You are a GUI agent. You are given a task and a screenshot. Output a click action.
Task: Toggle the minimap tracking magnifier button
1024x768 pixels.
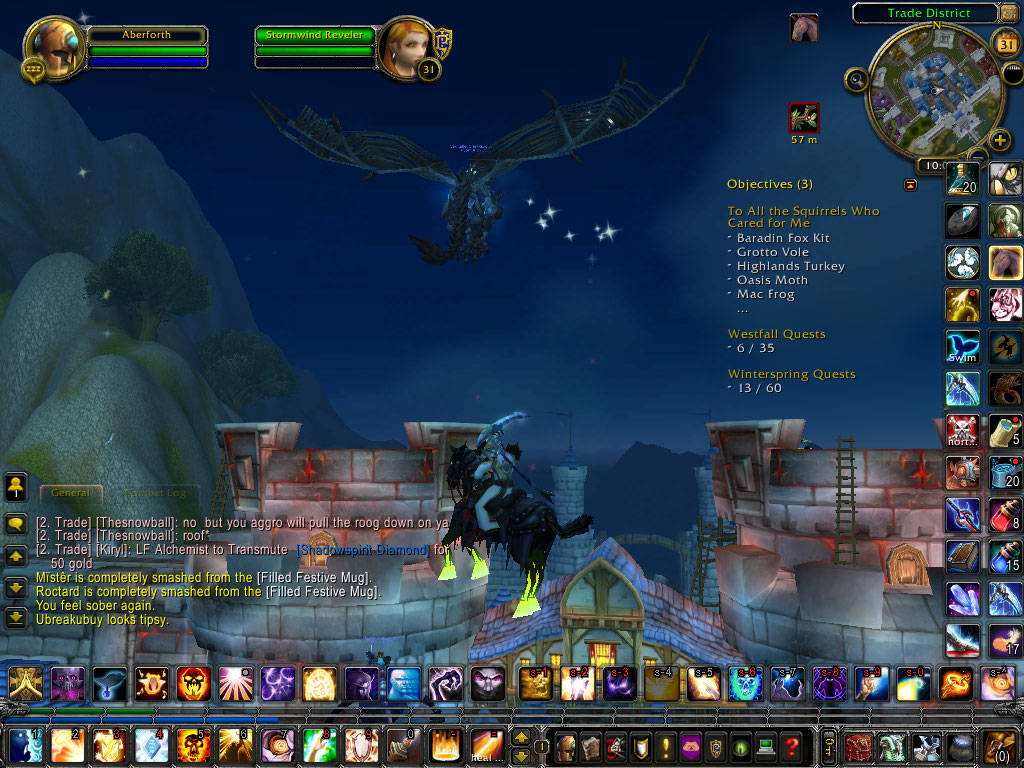coord(856,79)
